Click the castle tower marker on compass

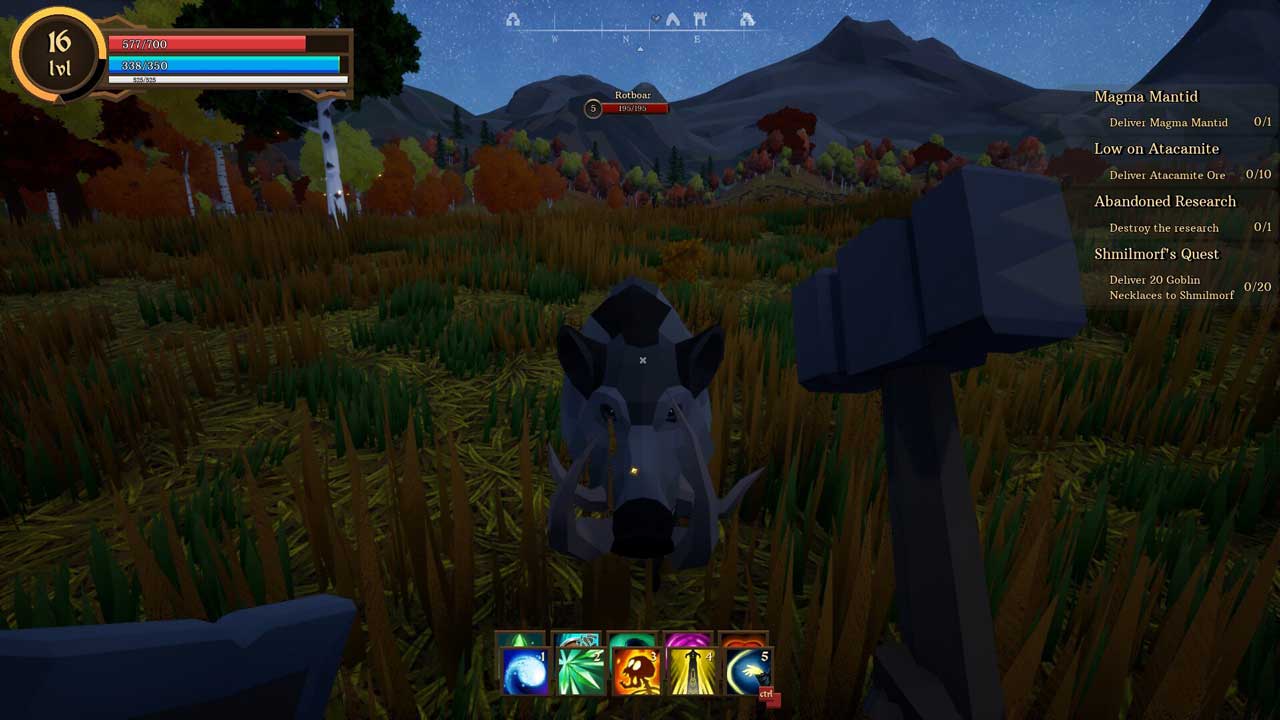point(699,19)
